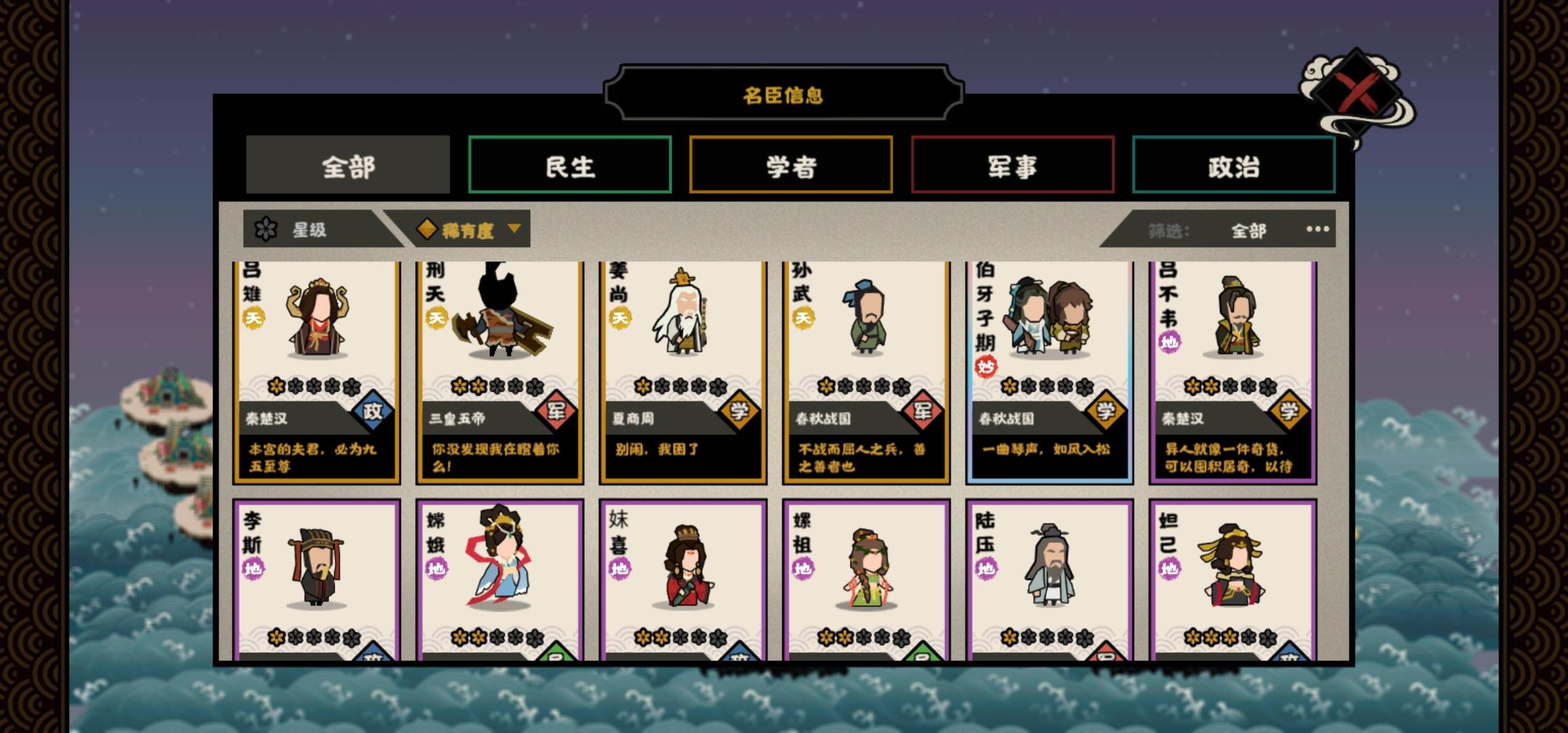This screenshot has width=1568, height=733.
Task: Switch to the 军事 tab
Action: [x=1011, y=168]
